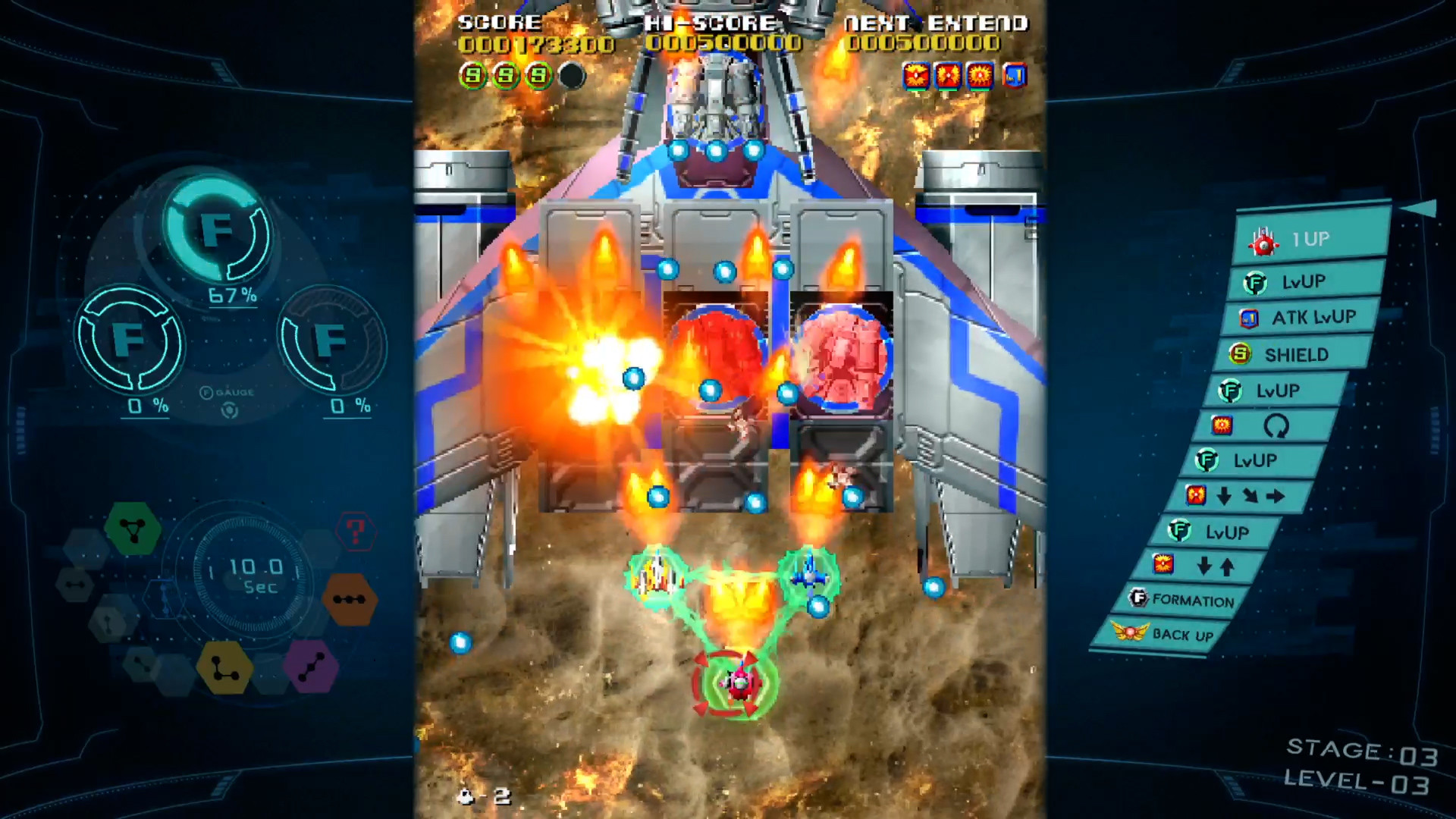Screen dimensions: 1456x819
Task: Click the red question-mark hexagon on the left
Action: pos(356,532)
